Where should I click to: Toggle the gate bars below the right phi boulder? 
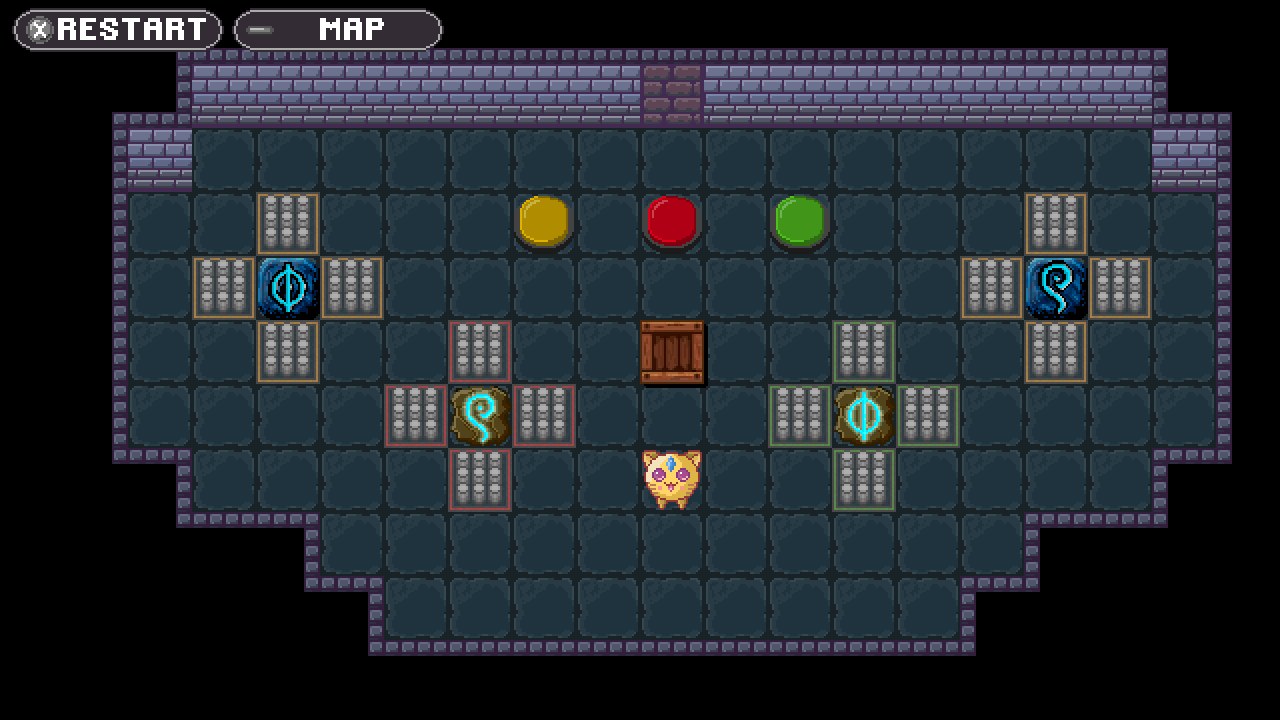tap(865, 480)
